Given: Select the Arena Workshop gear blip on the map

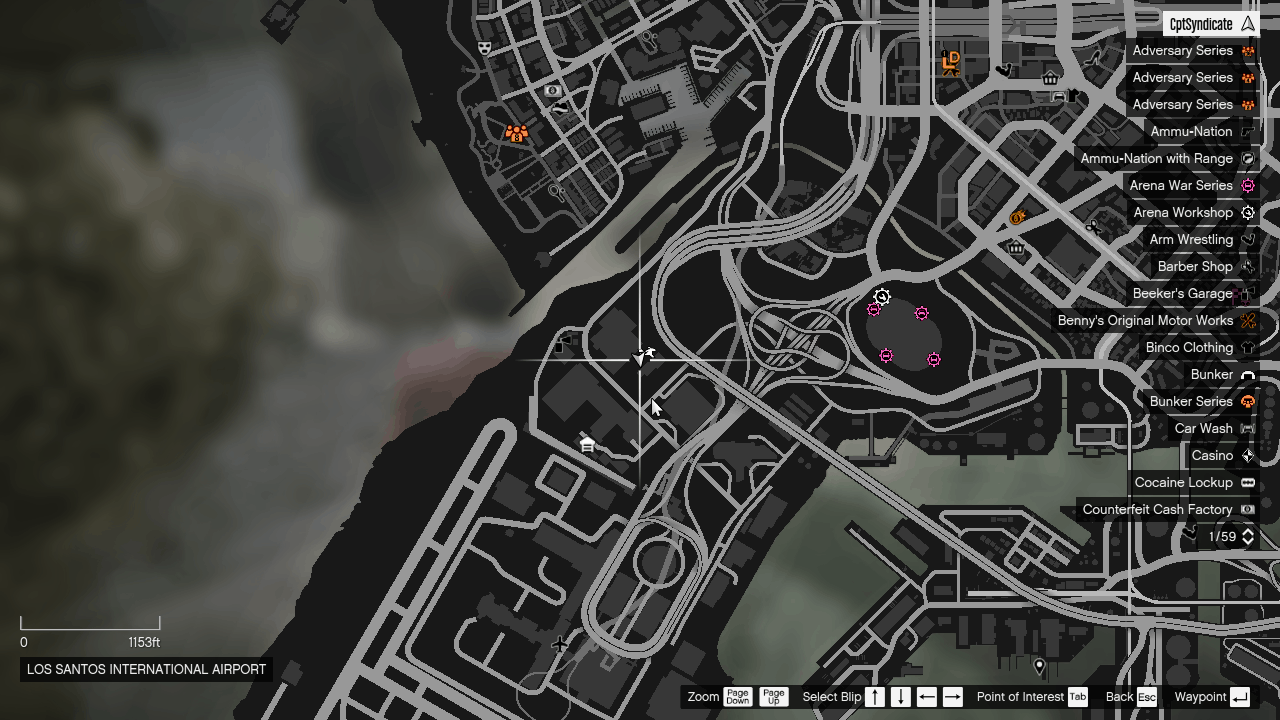Looking at the screenshot, I should coord(881,296).
